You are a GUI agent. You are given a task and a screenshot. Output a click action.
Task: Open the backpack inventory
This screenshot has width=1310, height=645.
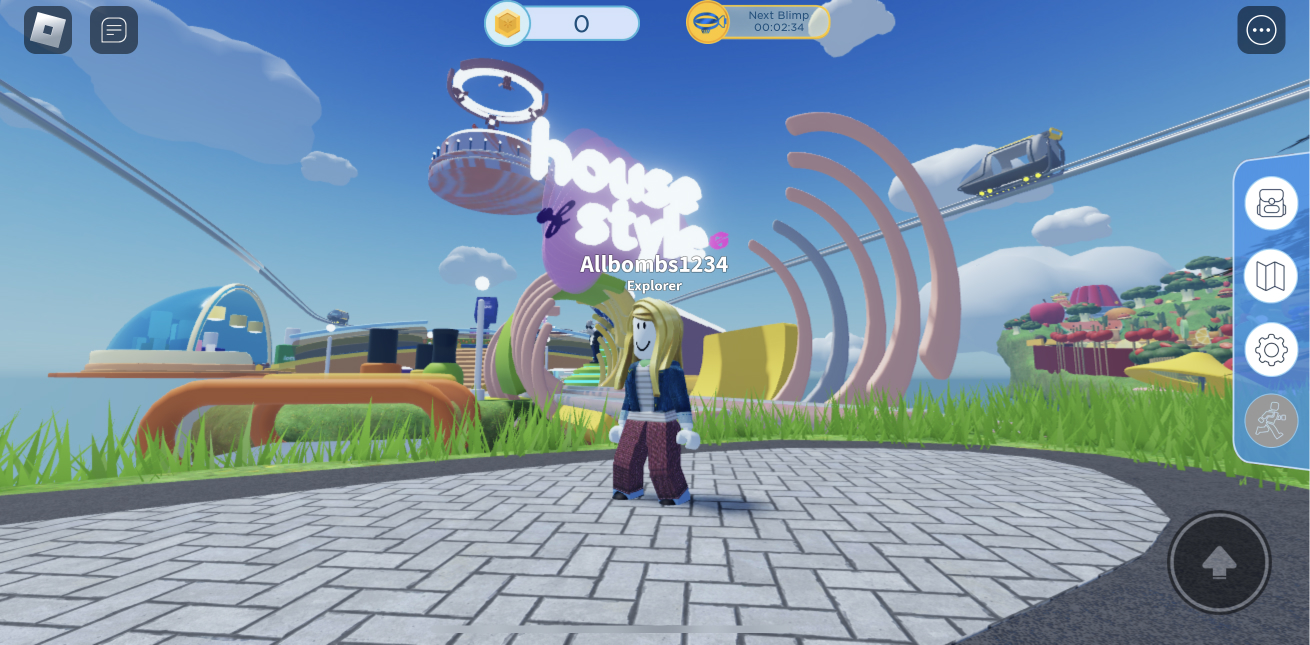(x=1271, y=203)
